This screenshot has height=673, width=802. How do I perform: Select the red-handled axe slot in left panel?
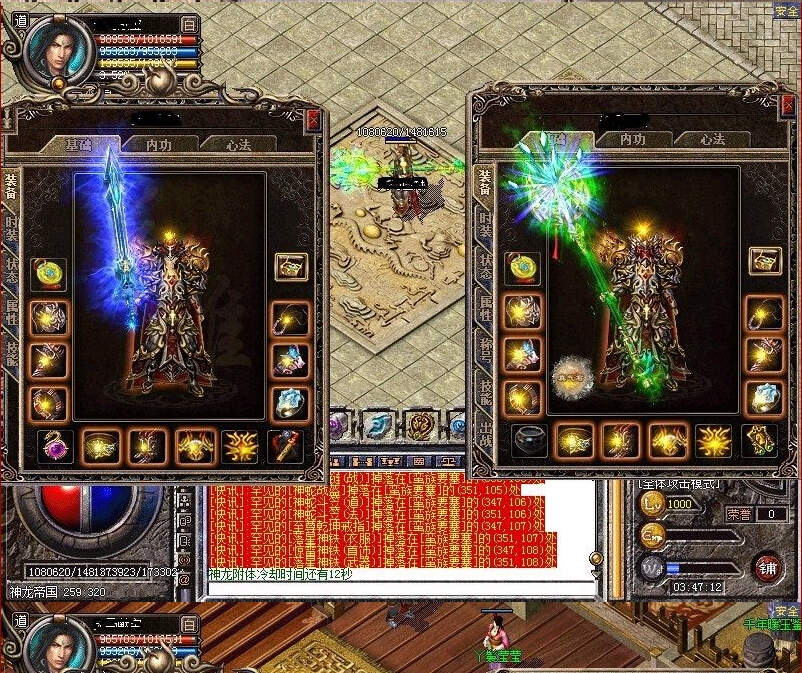click(x=286, y=444)
